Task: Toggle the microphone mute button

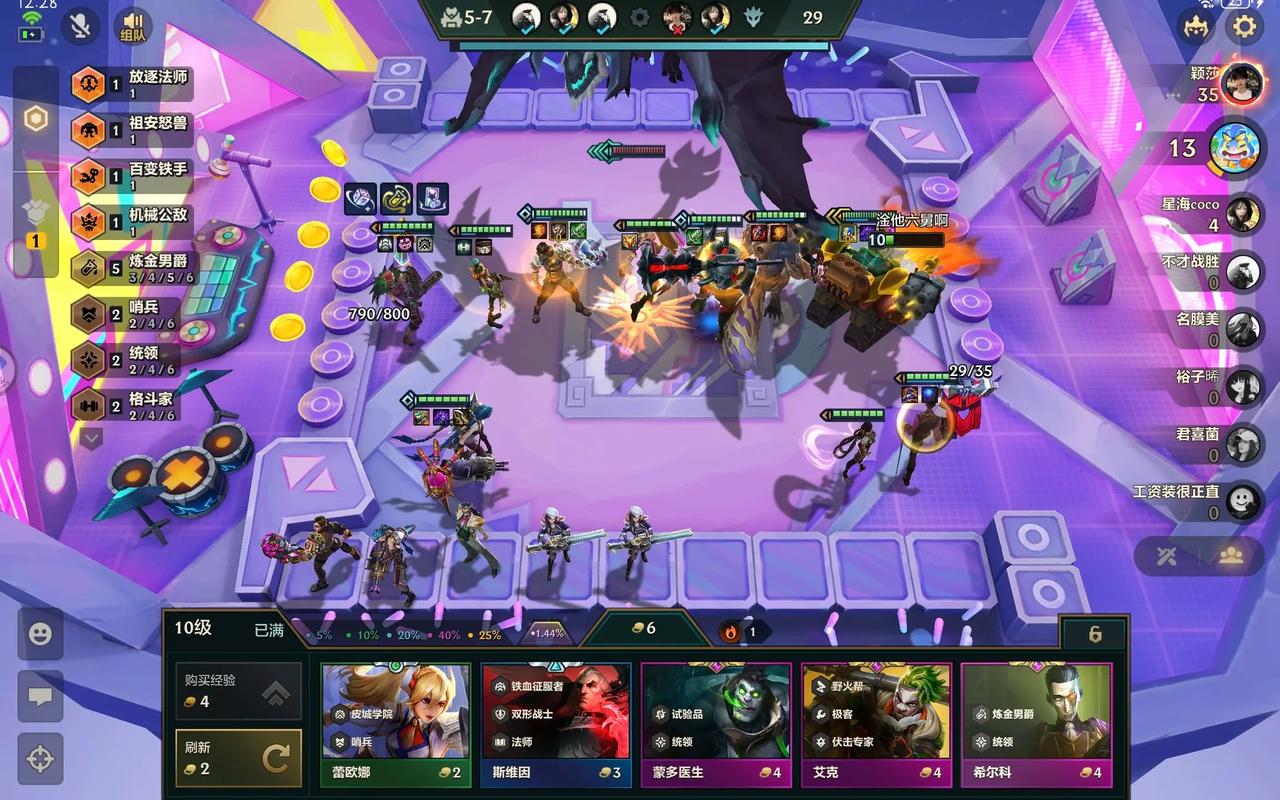Action: (80, 26)
